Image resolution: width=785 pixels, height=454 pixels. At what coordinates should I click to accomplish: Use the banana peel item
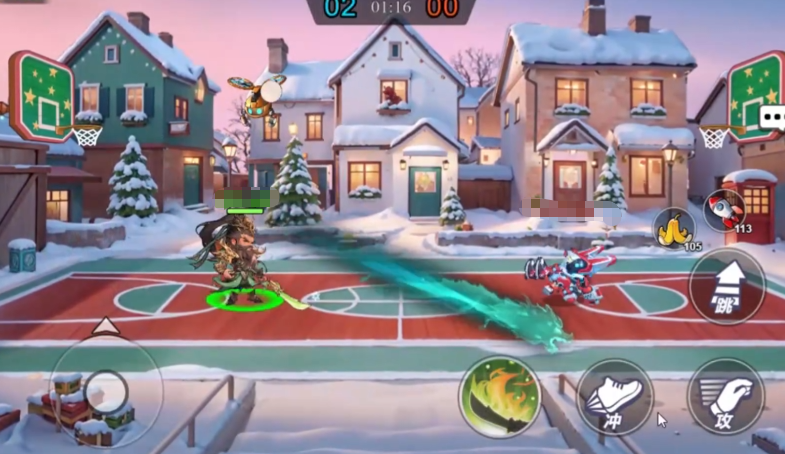coord(675,228)
